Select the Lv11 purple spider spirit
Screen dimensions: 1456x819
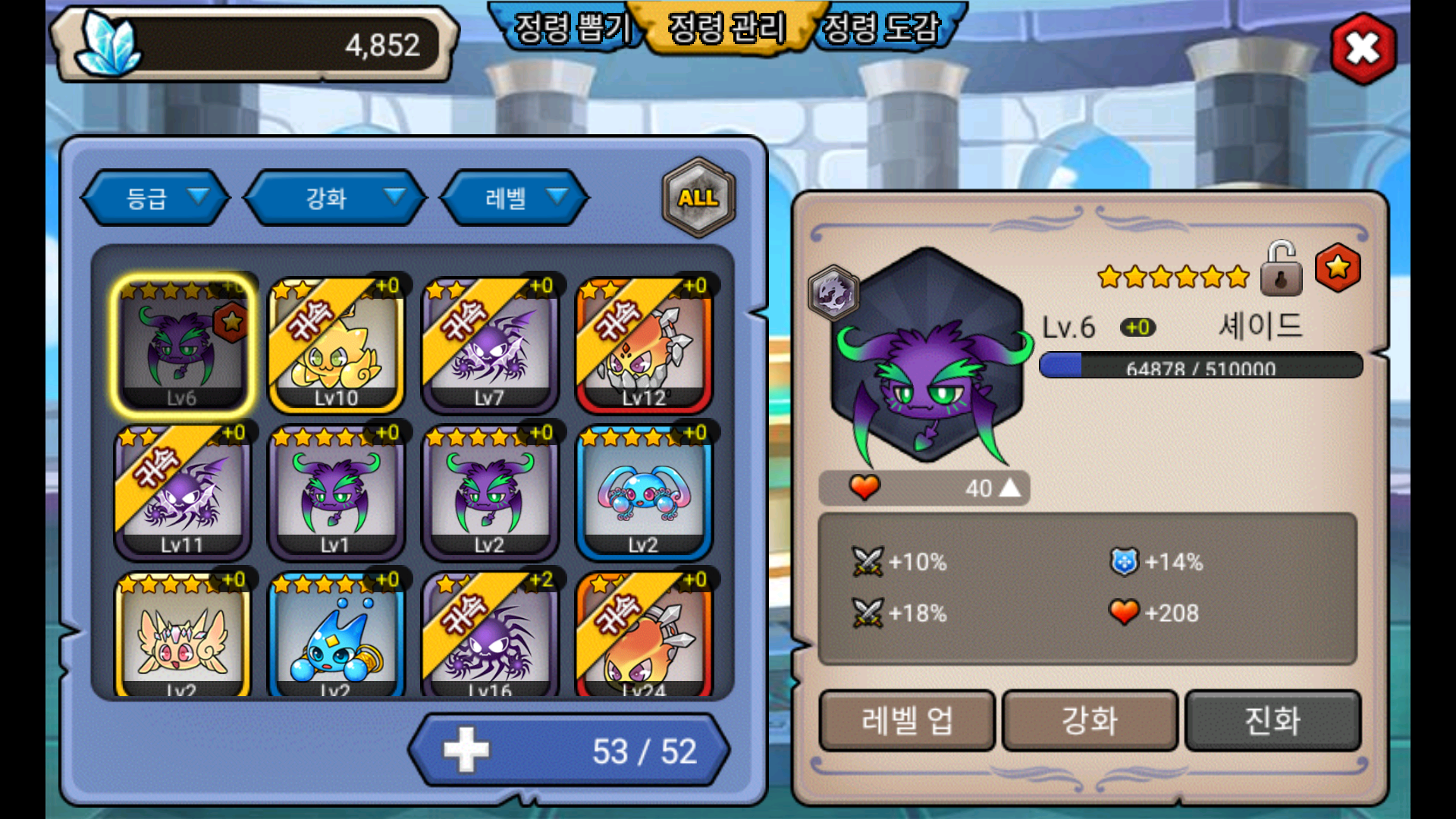(182, 493)
